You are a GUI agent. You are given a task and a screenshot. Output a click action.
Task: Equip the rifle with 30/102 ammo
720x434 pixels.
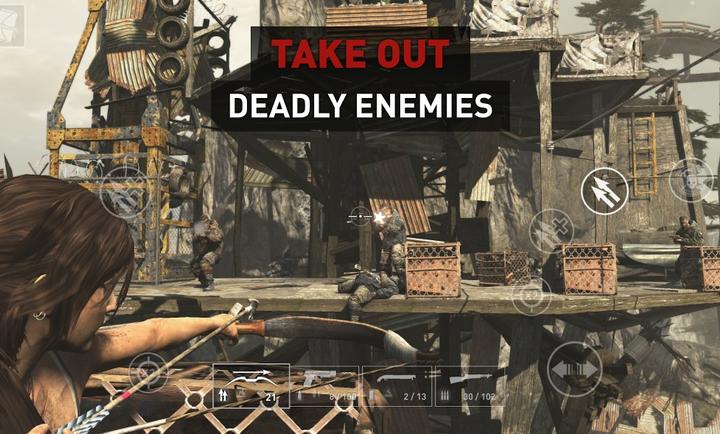(469, 385)
